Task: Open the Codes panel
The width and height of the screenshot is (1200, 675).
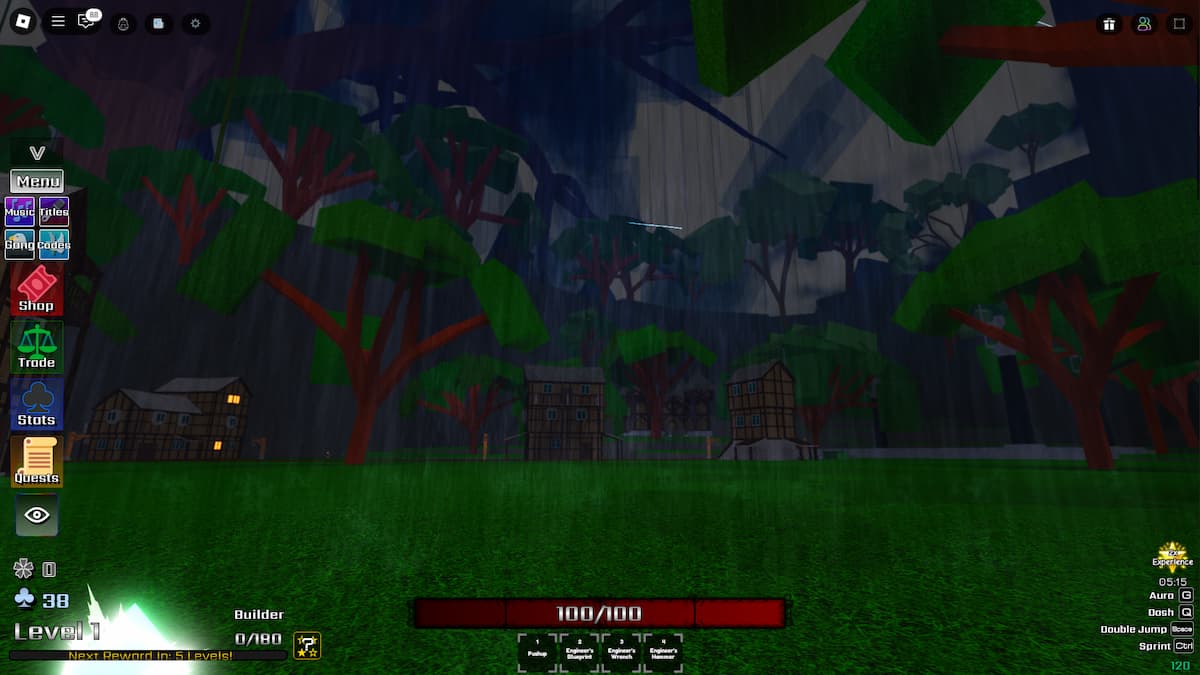Action: tap(54, 244)
